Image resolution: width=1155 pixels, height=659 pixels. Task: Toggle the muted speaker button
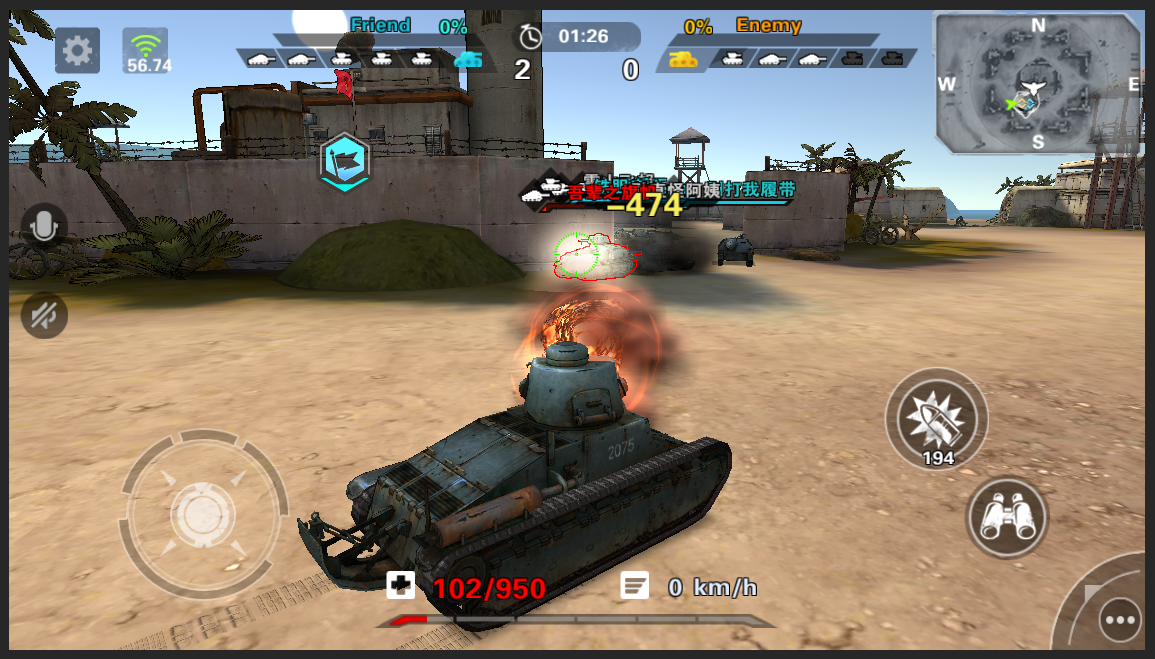coord(44,316)
